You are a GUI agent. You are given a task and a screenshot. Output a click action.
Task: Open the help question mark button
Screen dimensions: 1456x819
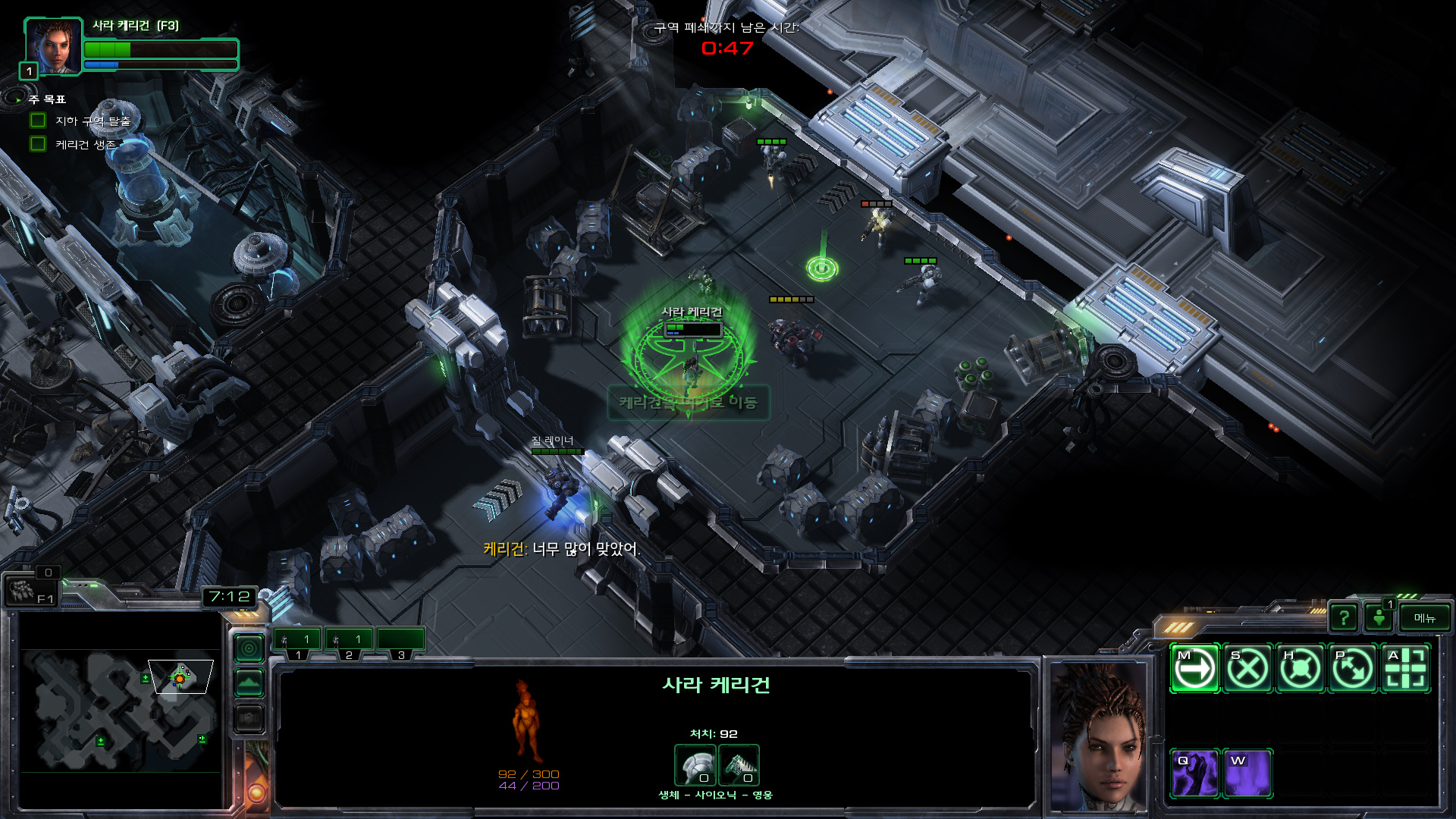pyautogui.click(x=1344, y=618)
